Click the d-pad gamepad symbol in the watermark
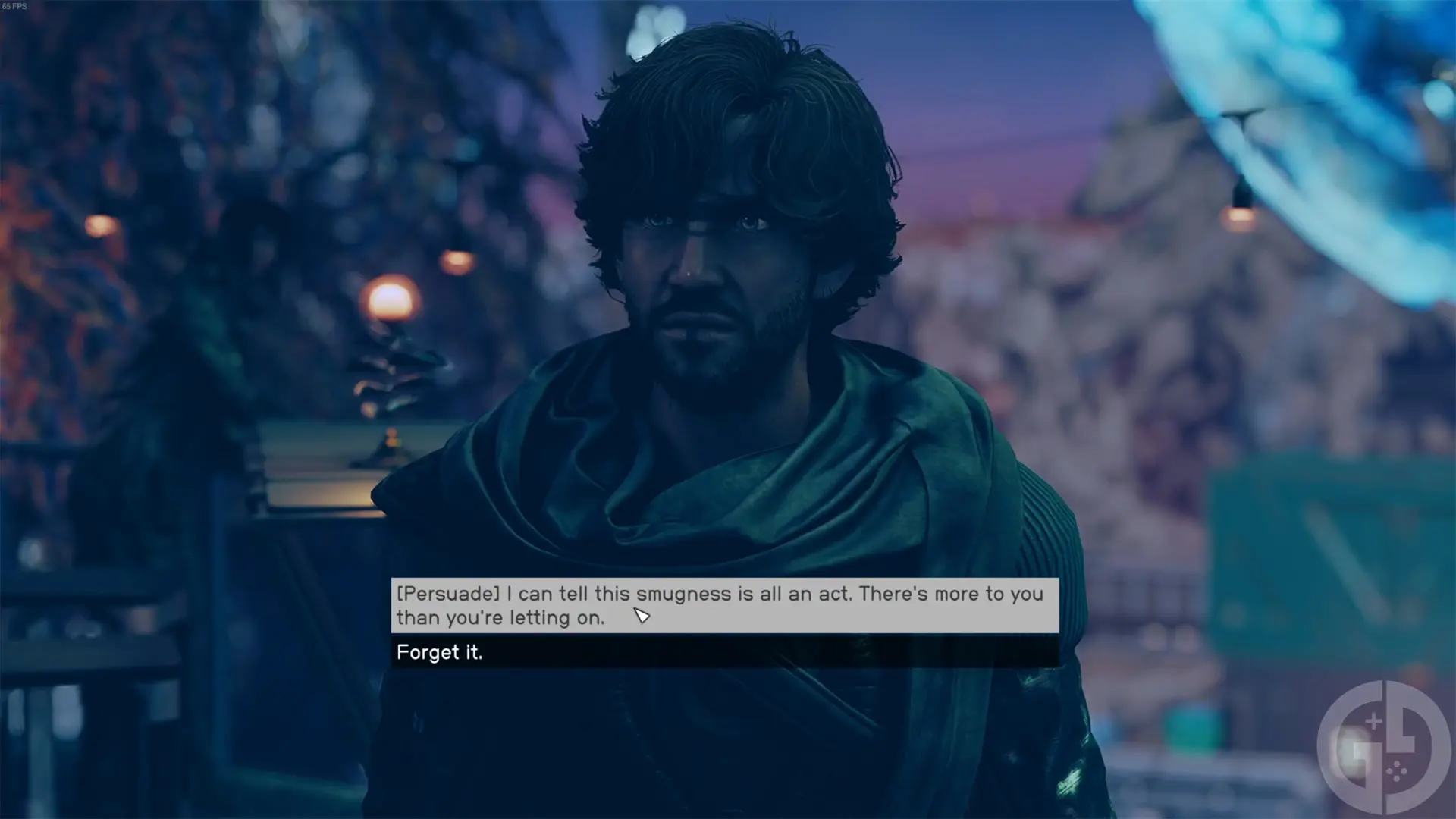Screen dimensions: 1456x819 tap(1397, 772)
